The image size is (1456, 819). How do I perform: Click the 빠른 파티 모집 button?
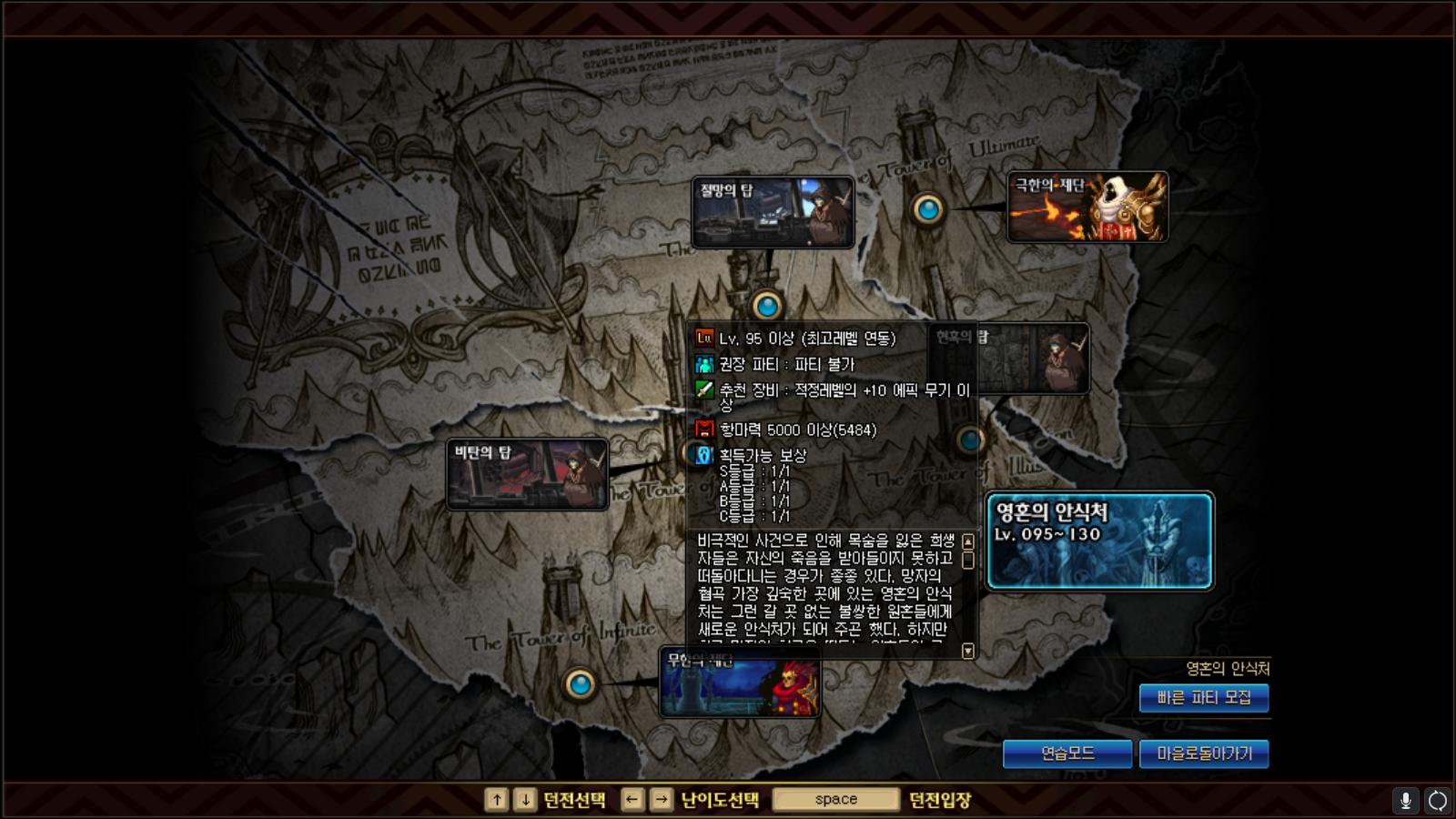[x=1204, y=699]
